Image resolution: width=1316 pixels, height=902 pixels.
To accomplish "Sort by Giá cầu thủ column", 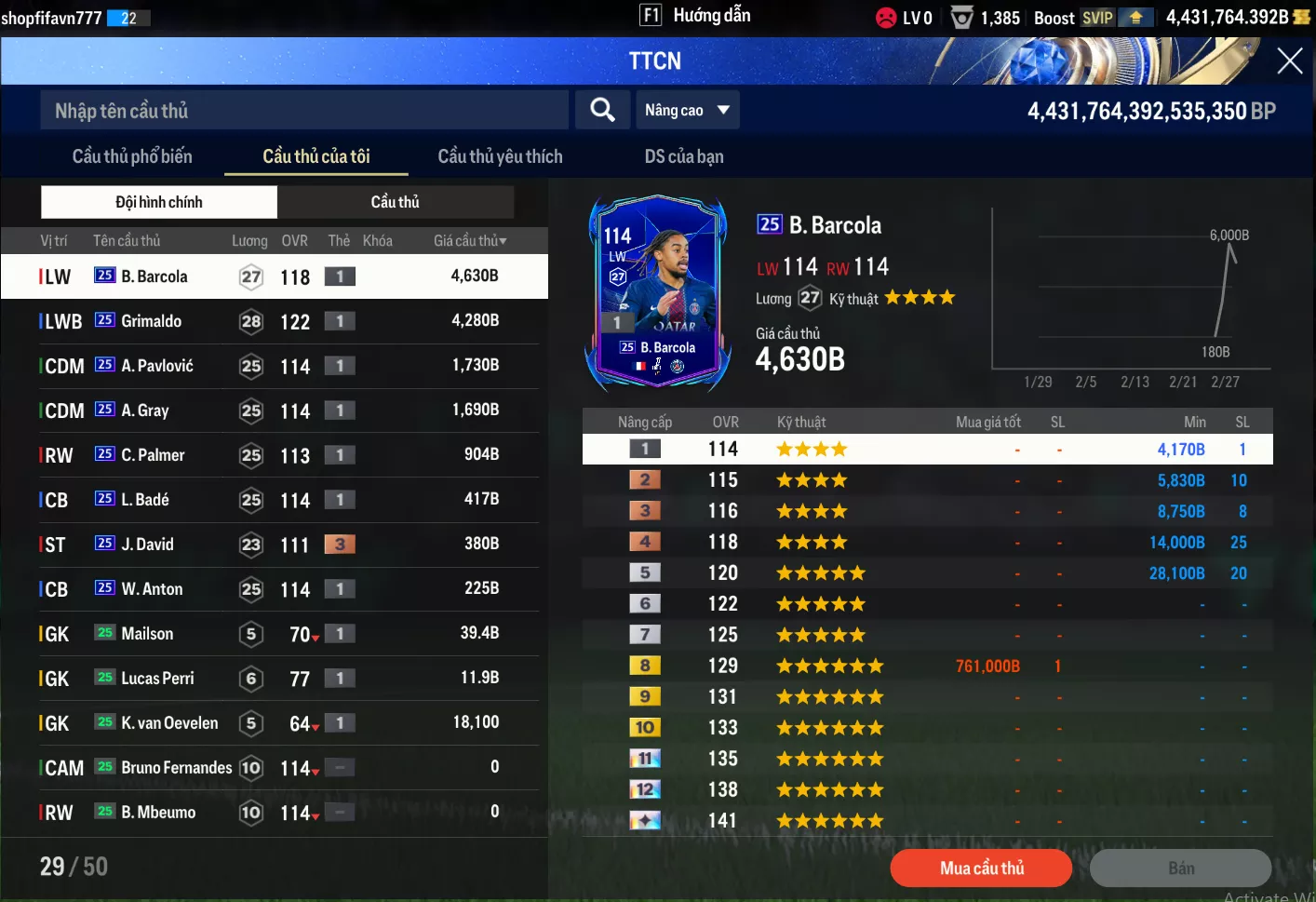I will (470, 241).
